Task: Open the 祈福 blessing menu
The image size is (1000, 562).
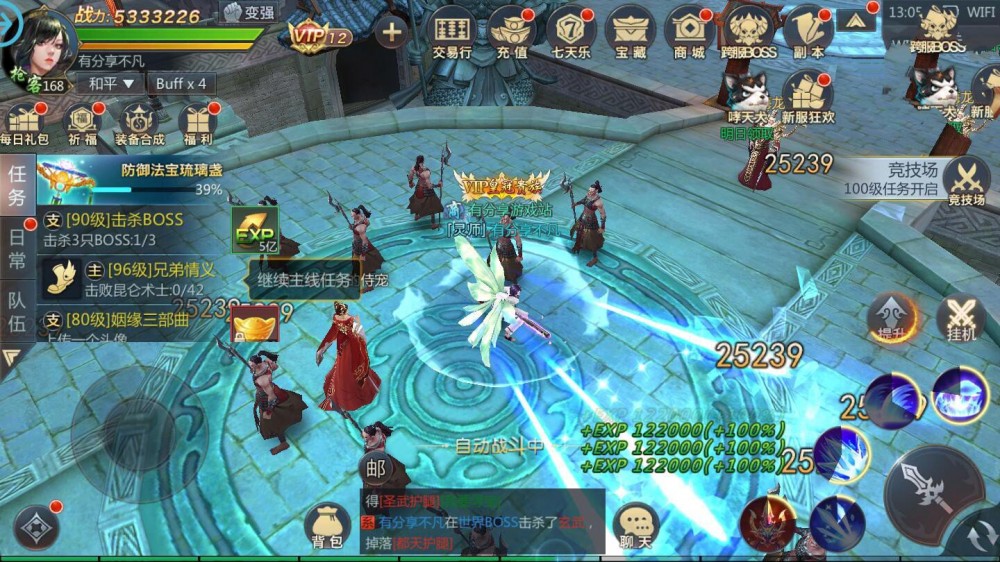Action: pos(83,124)
